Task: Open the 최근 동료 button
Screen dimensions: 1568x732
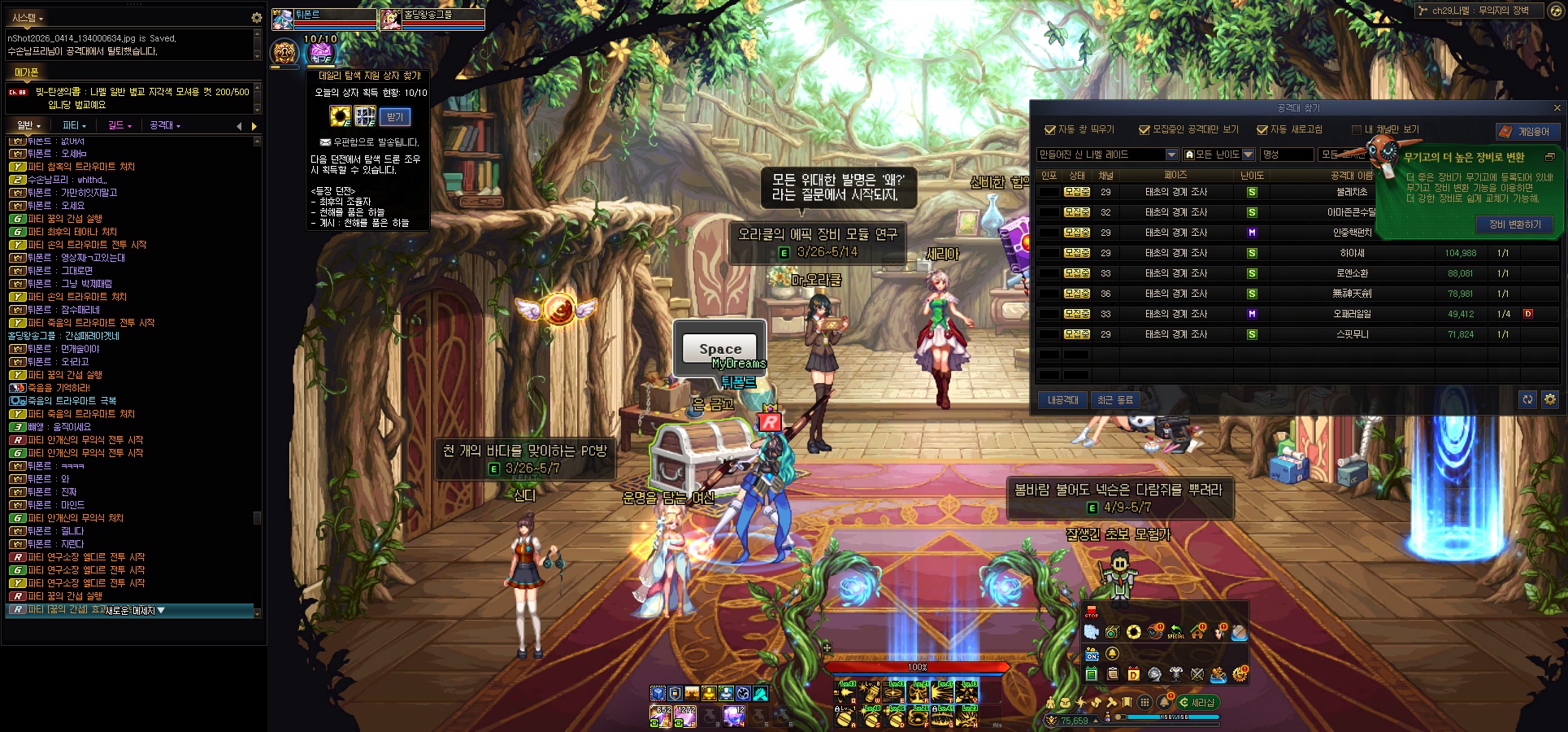Action: tap(1114, 400)
